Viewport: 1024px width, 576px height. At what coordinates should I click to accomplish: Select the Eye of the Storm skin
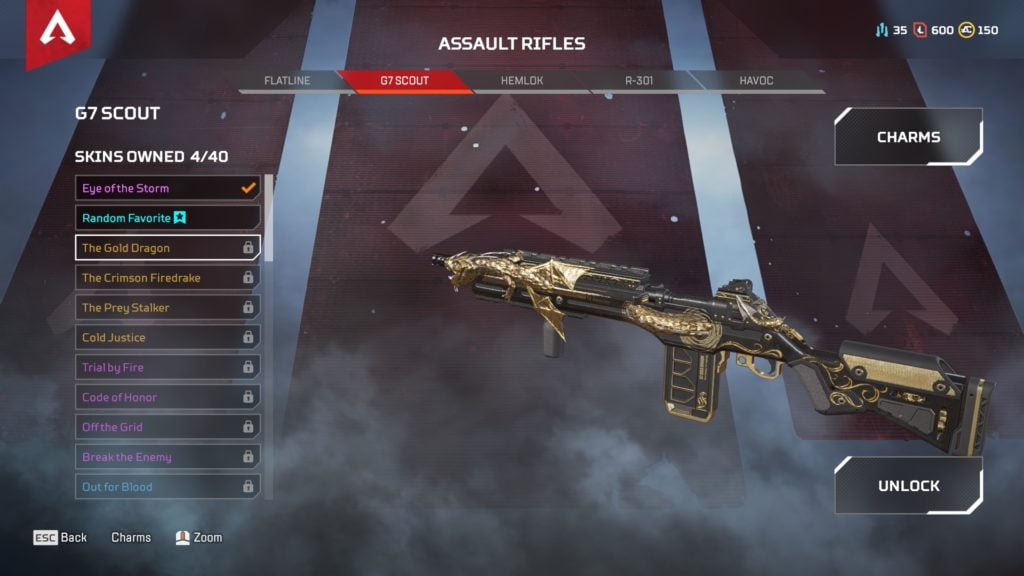pyautogui.click(x=167, y=188)
